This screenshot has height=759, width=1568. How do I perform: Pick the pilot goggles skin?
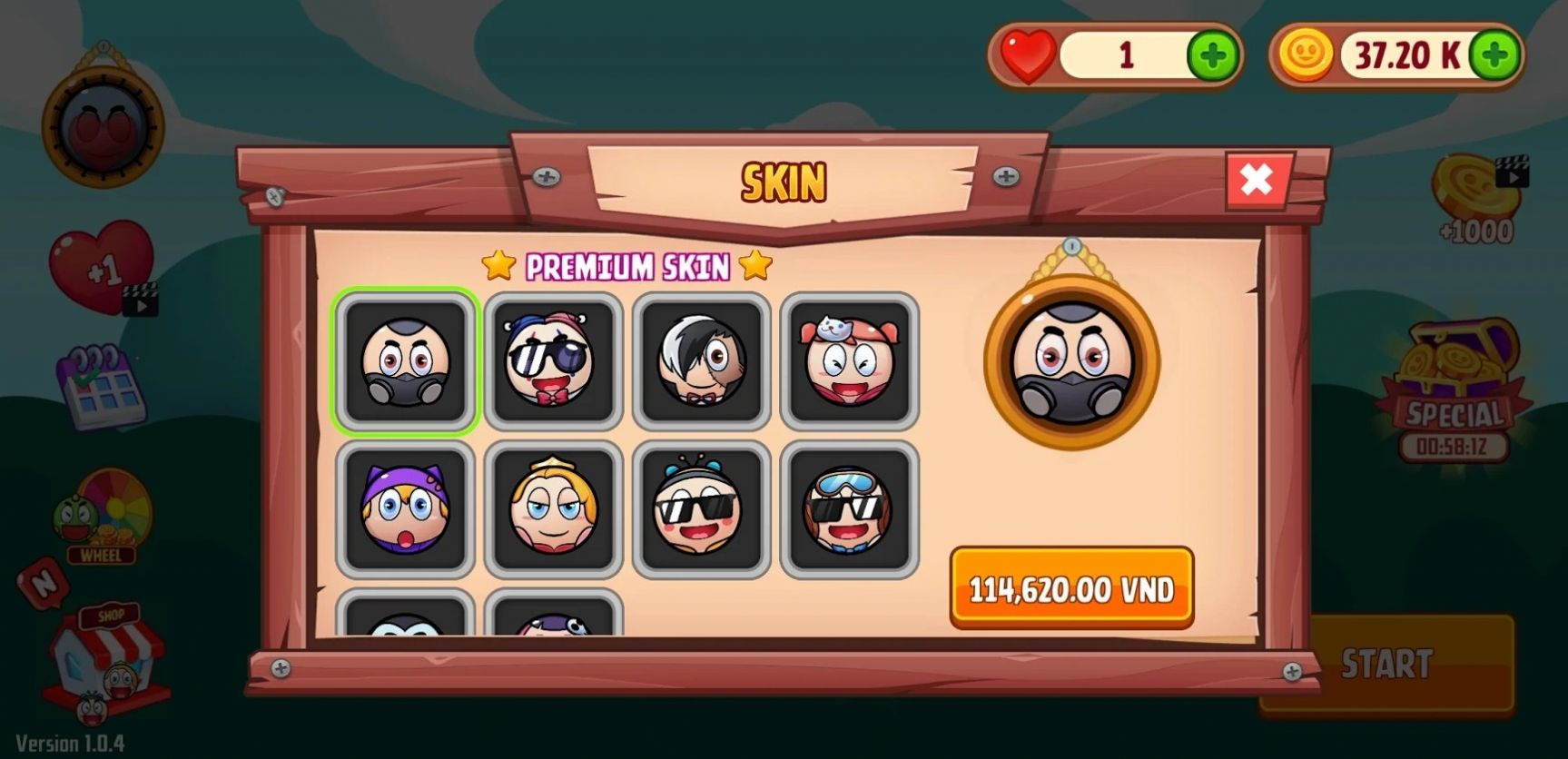tap(849, 510)
